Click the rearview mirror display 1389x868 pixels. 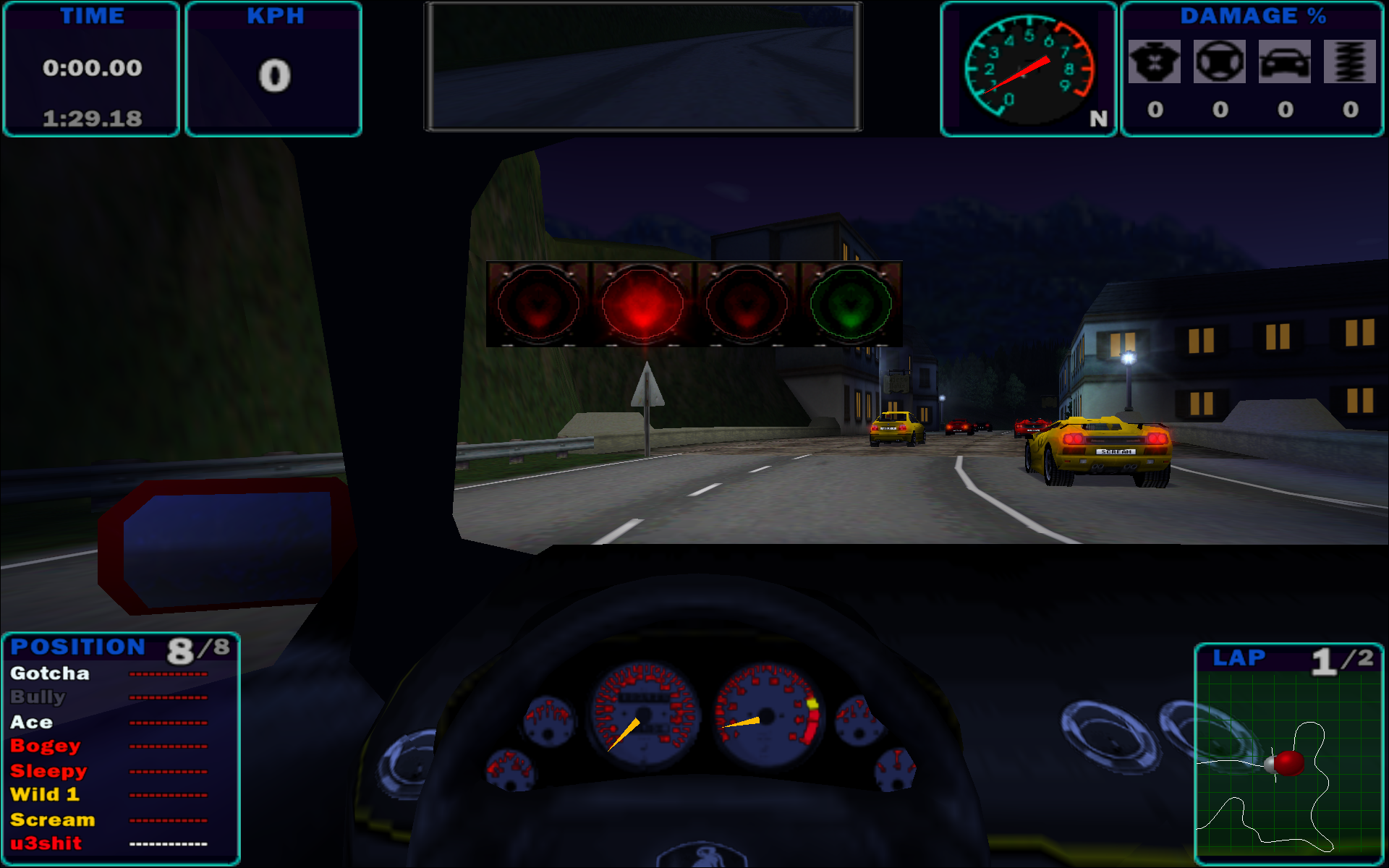642,67
